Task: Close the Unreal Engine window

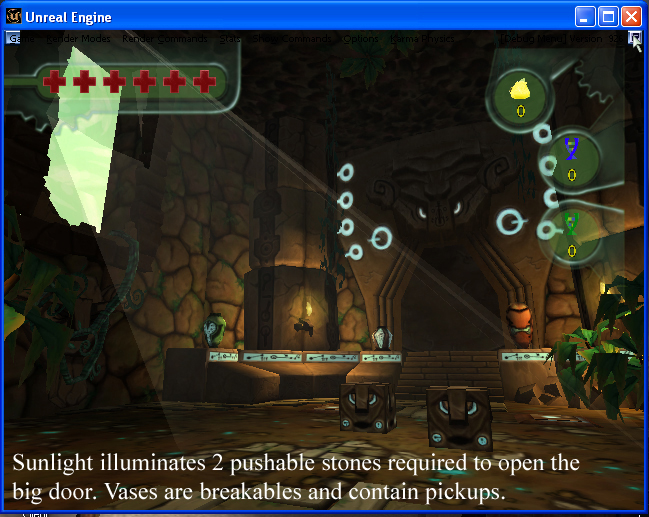Action: pyautogui.click(x=632, y=17)
